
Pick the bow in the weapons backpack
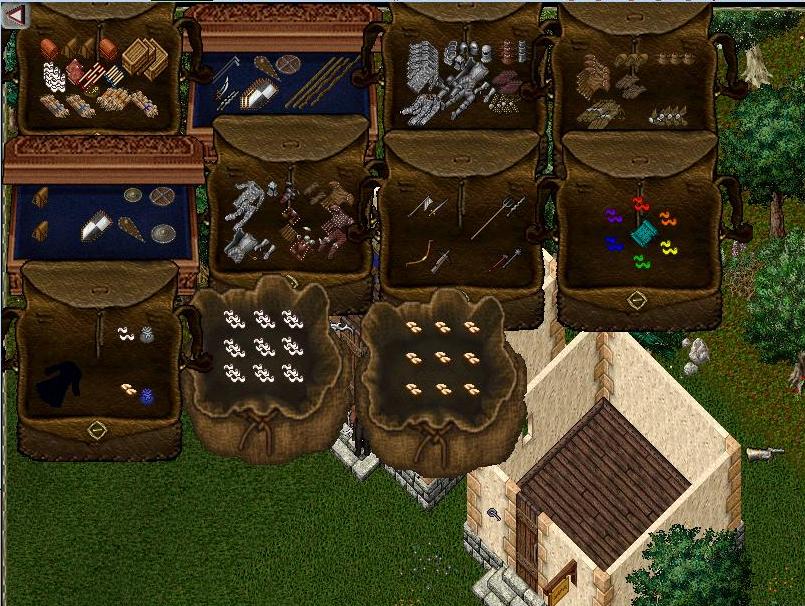point(422,252)
